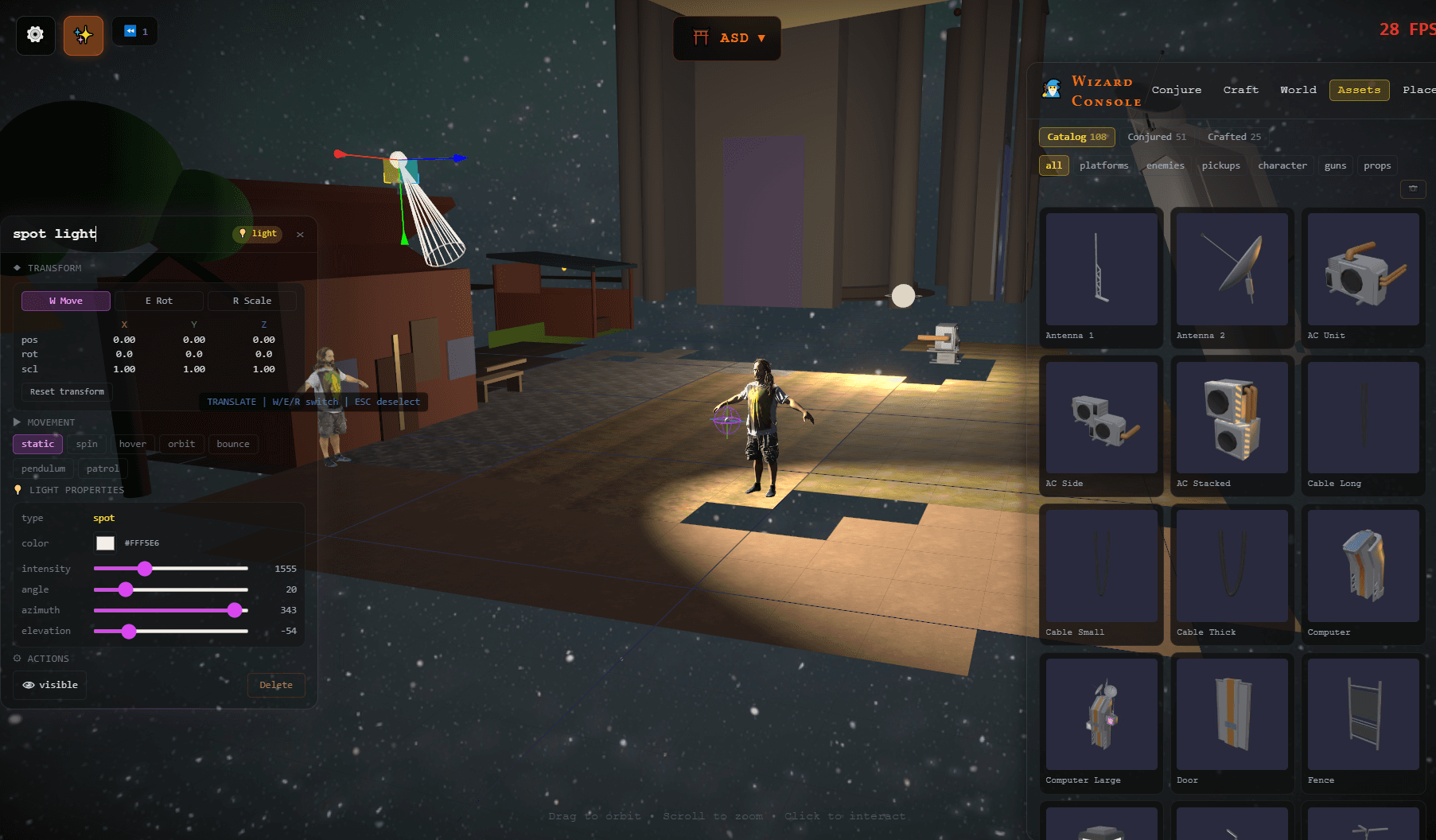Show the Conjured 51 asset list
This screenshot has width=1436, height=840.
[x=1156, y=137]
